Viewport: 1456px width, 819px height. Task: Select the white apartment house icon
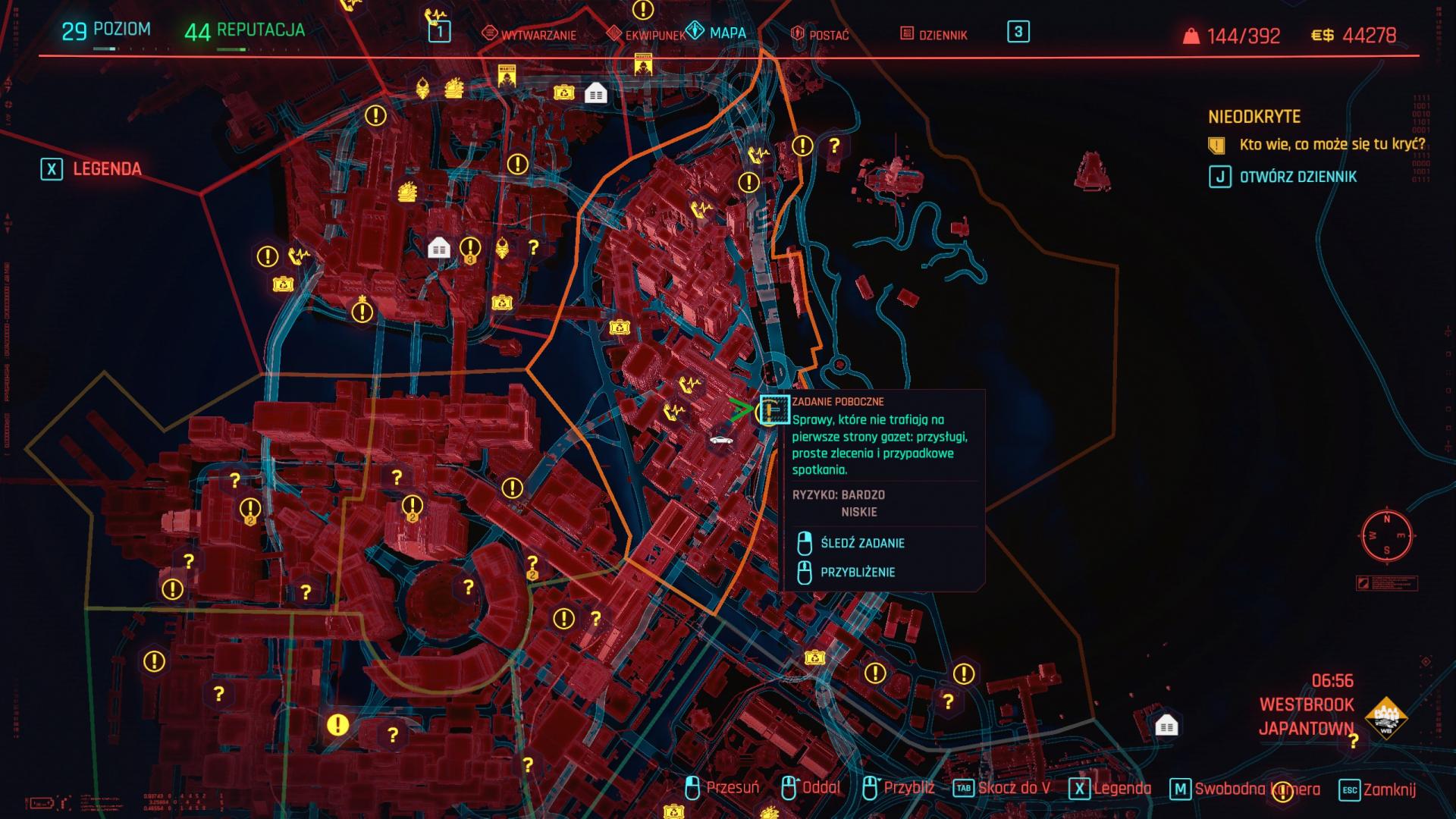pyautogui.click(x=595, y=95)
